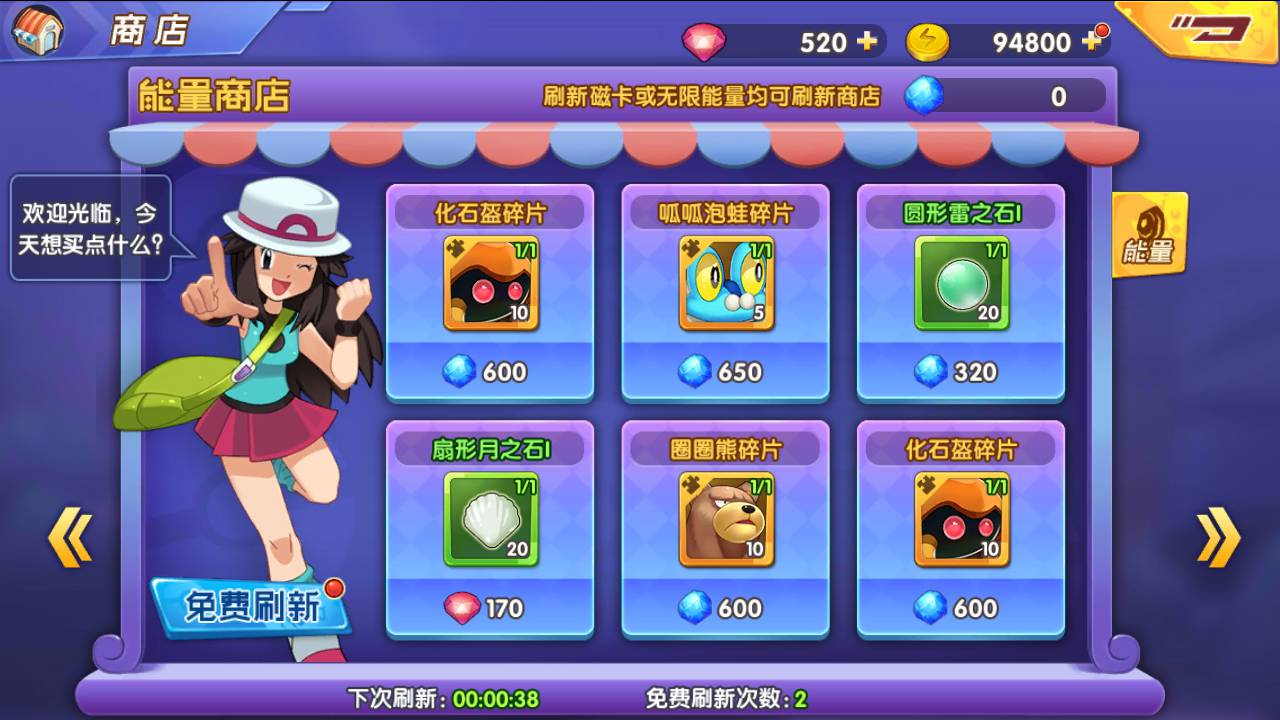Screen dimensions: 1280x720
Task: Select the 化石盔碎片 item thumbnail
Action: click(490, 283)
